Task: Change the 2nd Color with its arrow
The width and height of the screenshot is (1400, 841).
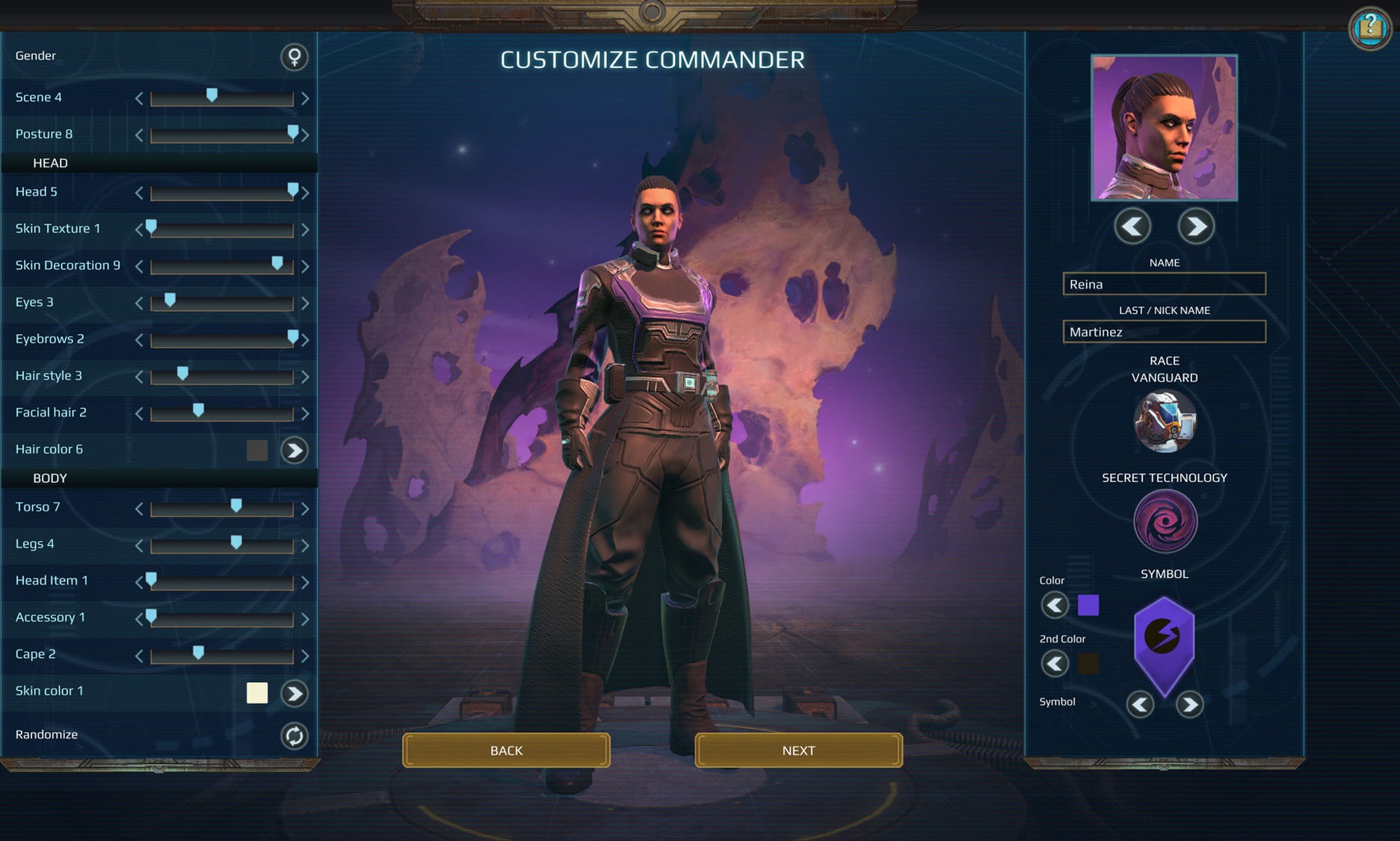Action: click(x=1055, y=663)
